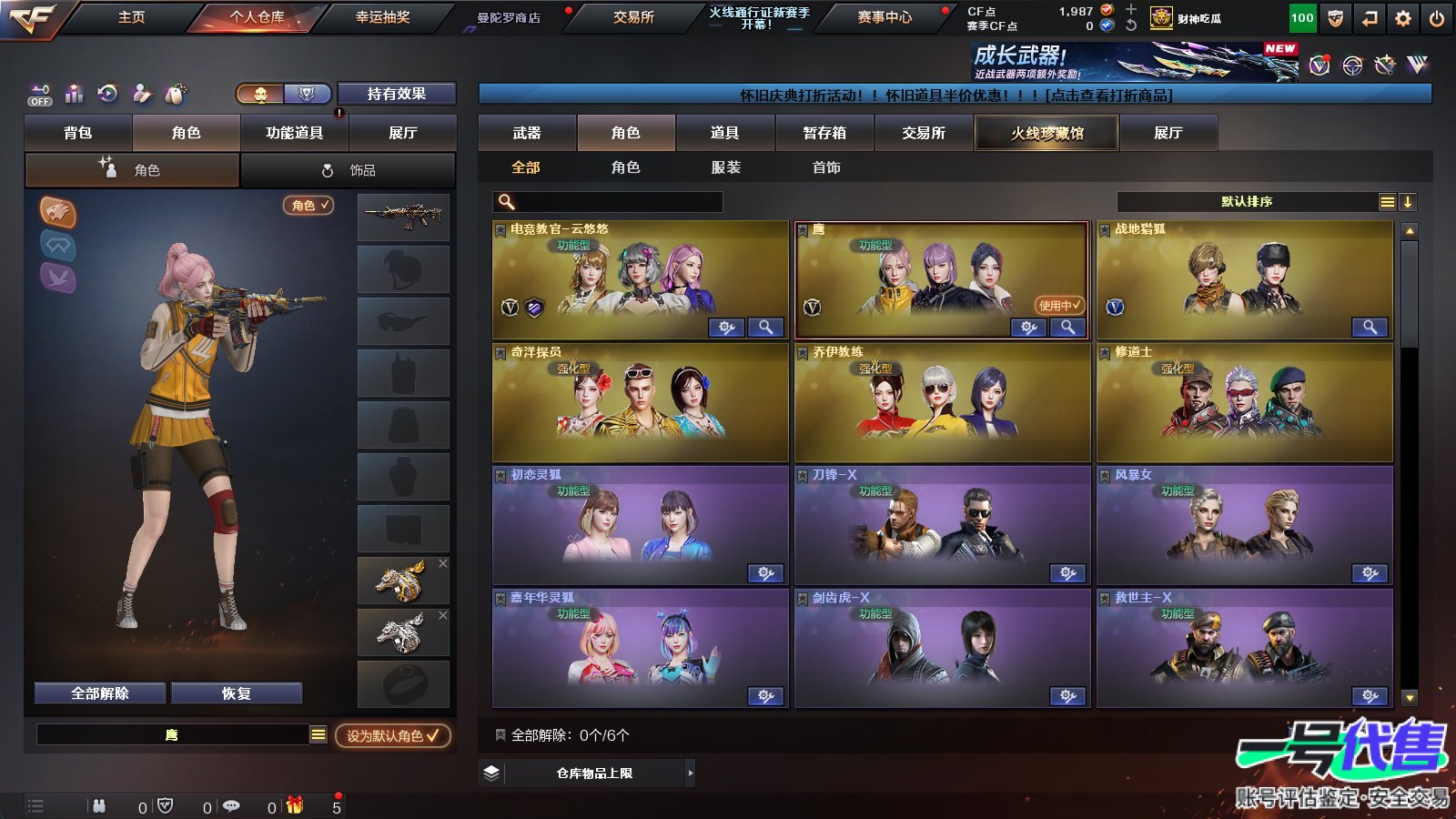The image size is (1456, 819).
Task: Open the 默认排序 sort dropdown
Action: [x=1247, y=201]
